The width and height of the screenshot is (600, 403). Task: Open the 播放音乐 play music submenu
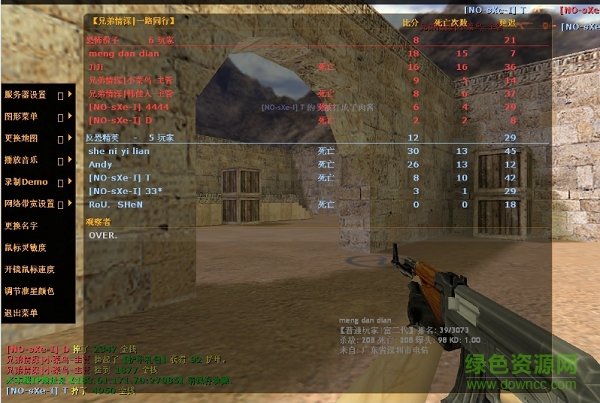[23, 160]
